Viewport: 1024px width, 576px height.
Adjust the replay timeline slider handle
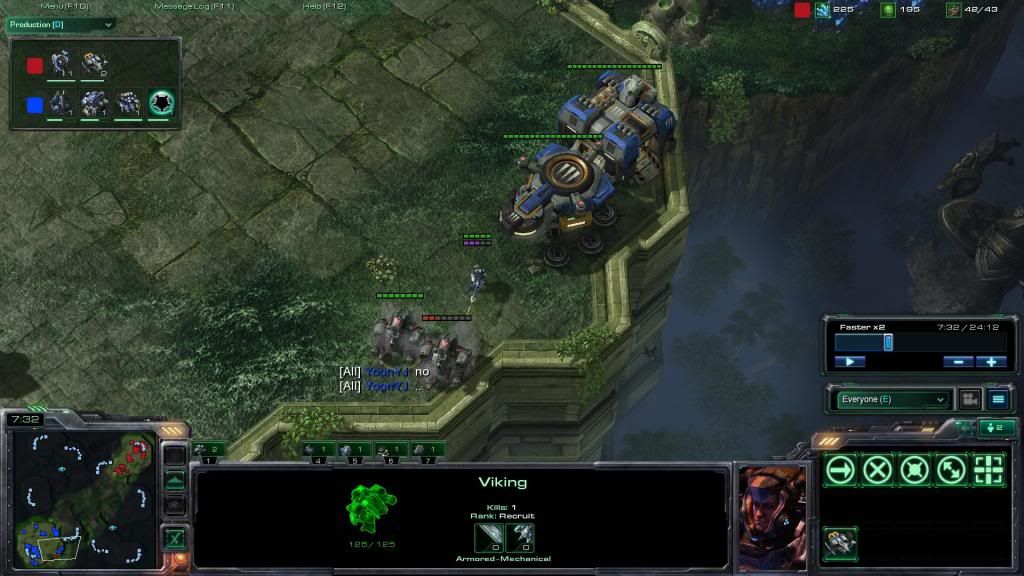click(887, 342)
